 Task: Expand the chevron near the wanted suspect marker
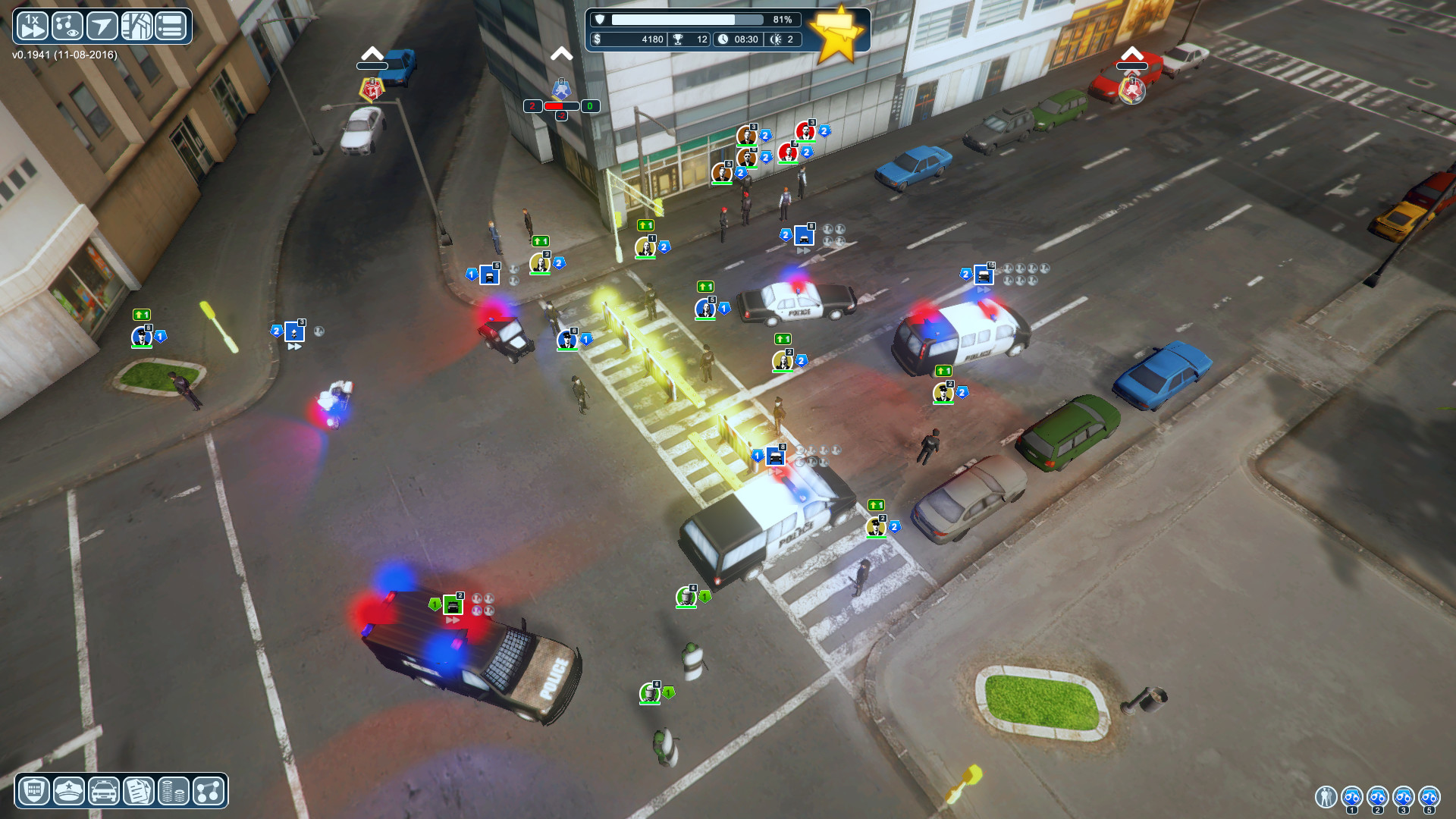pyautogui.click(x=562, y=54)
